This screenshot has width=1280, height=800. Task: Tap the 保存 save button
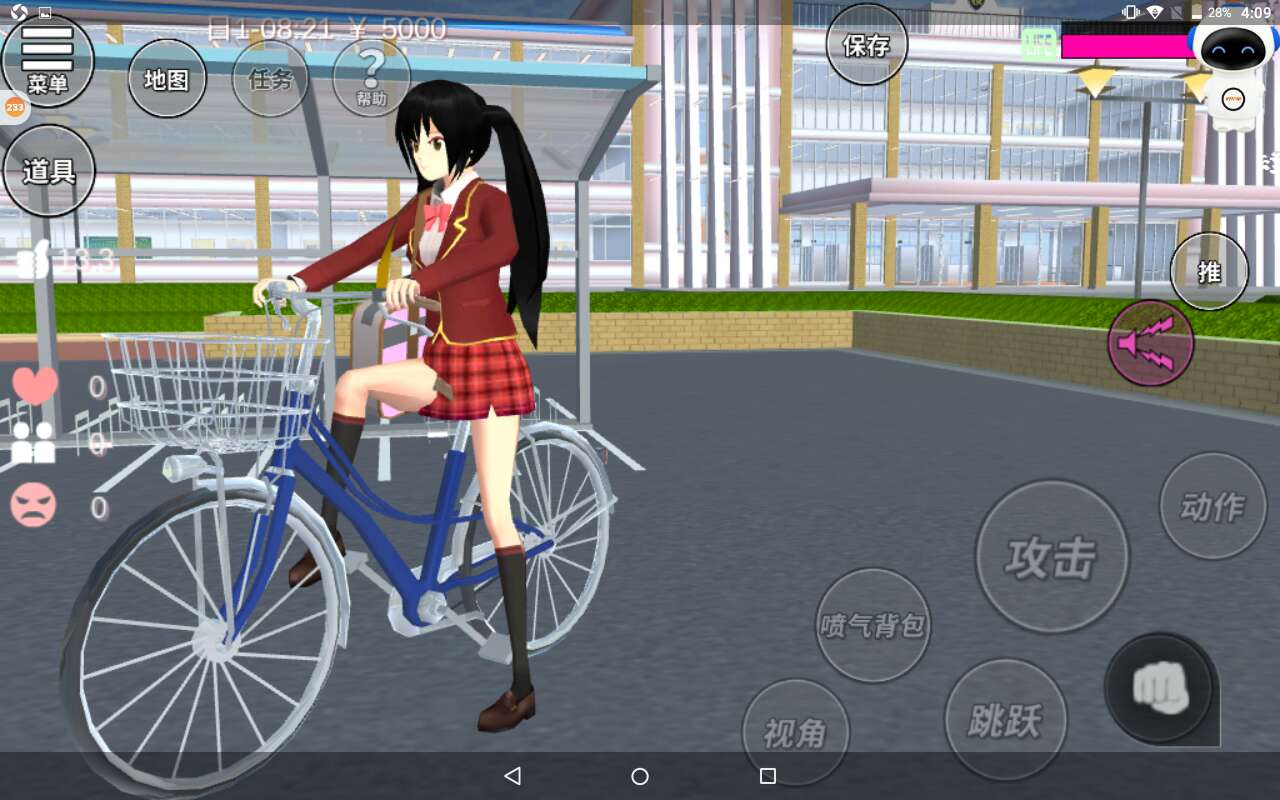point(867,45)
